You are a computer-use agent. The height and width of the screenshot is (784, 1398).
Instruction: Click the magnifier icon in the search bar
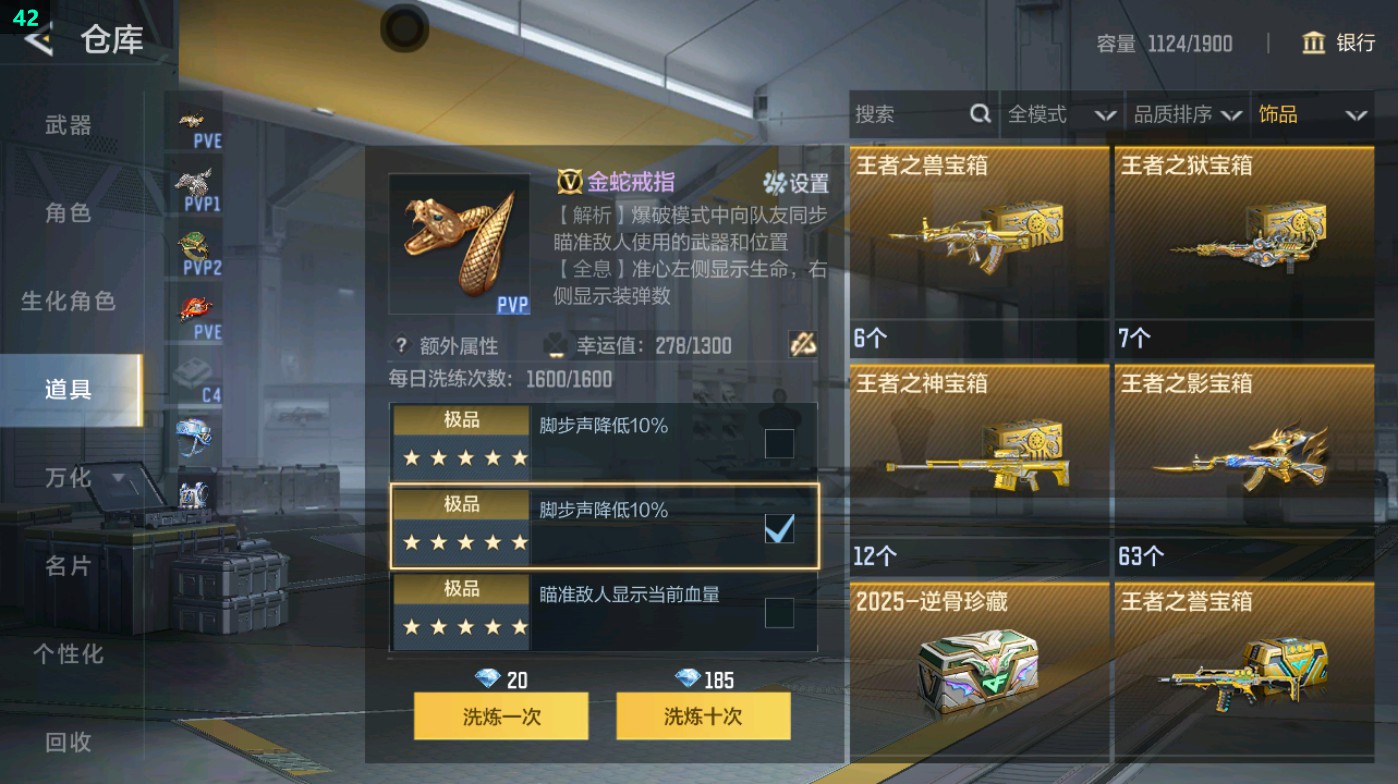coord(977,114)
